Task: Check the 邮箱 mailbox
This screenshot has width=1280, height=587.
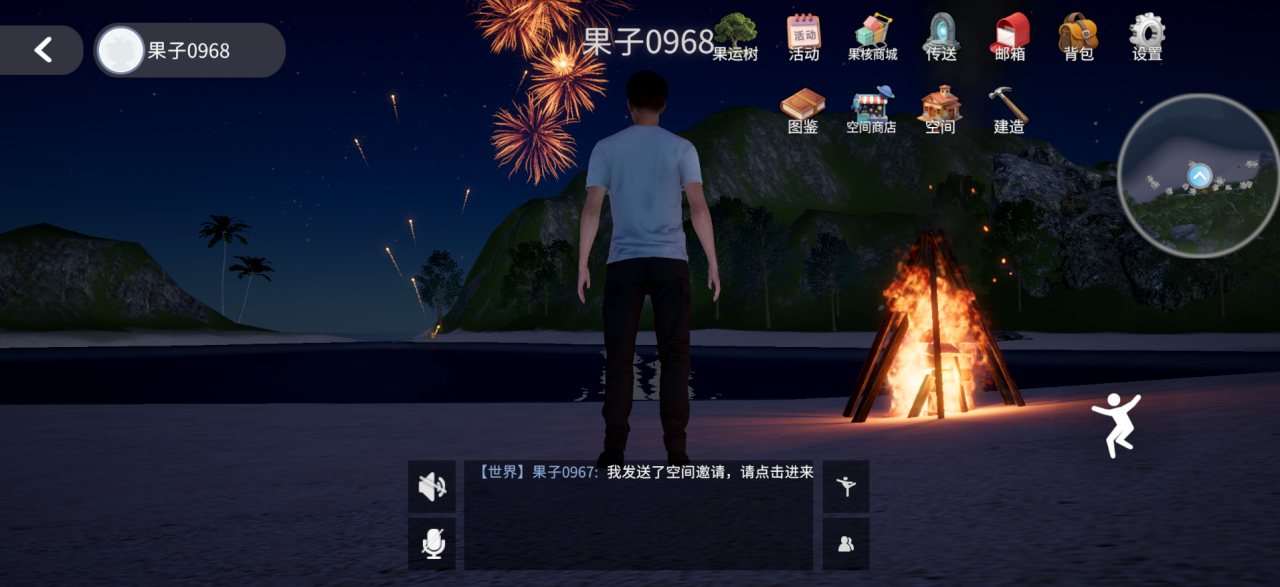Action: (1010, 37)
